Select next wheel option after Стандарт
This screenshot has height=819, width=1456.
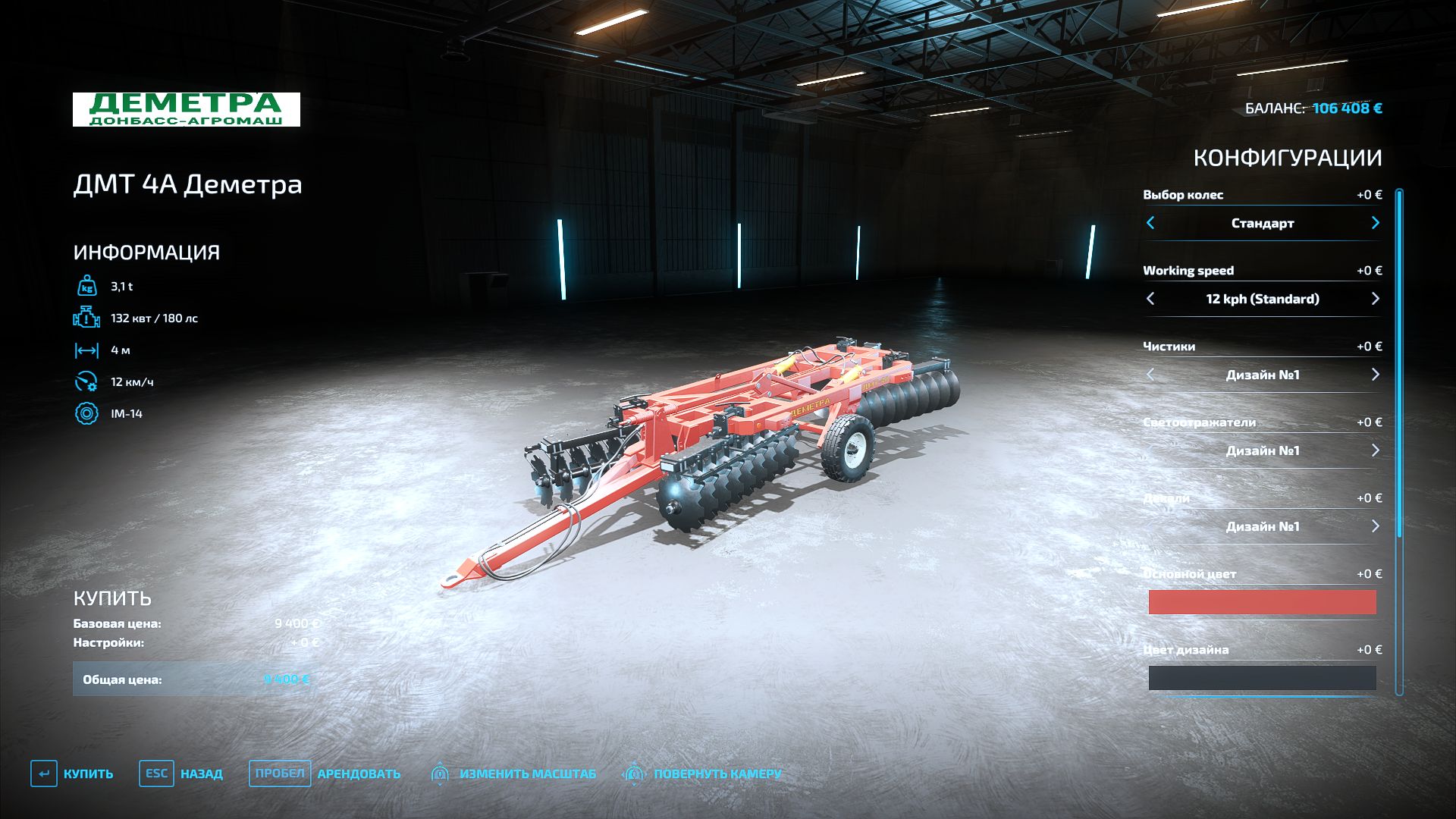[x=1375, y=223]
